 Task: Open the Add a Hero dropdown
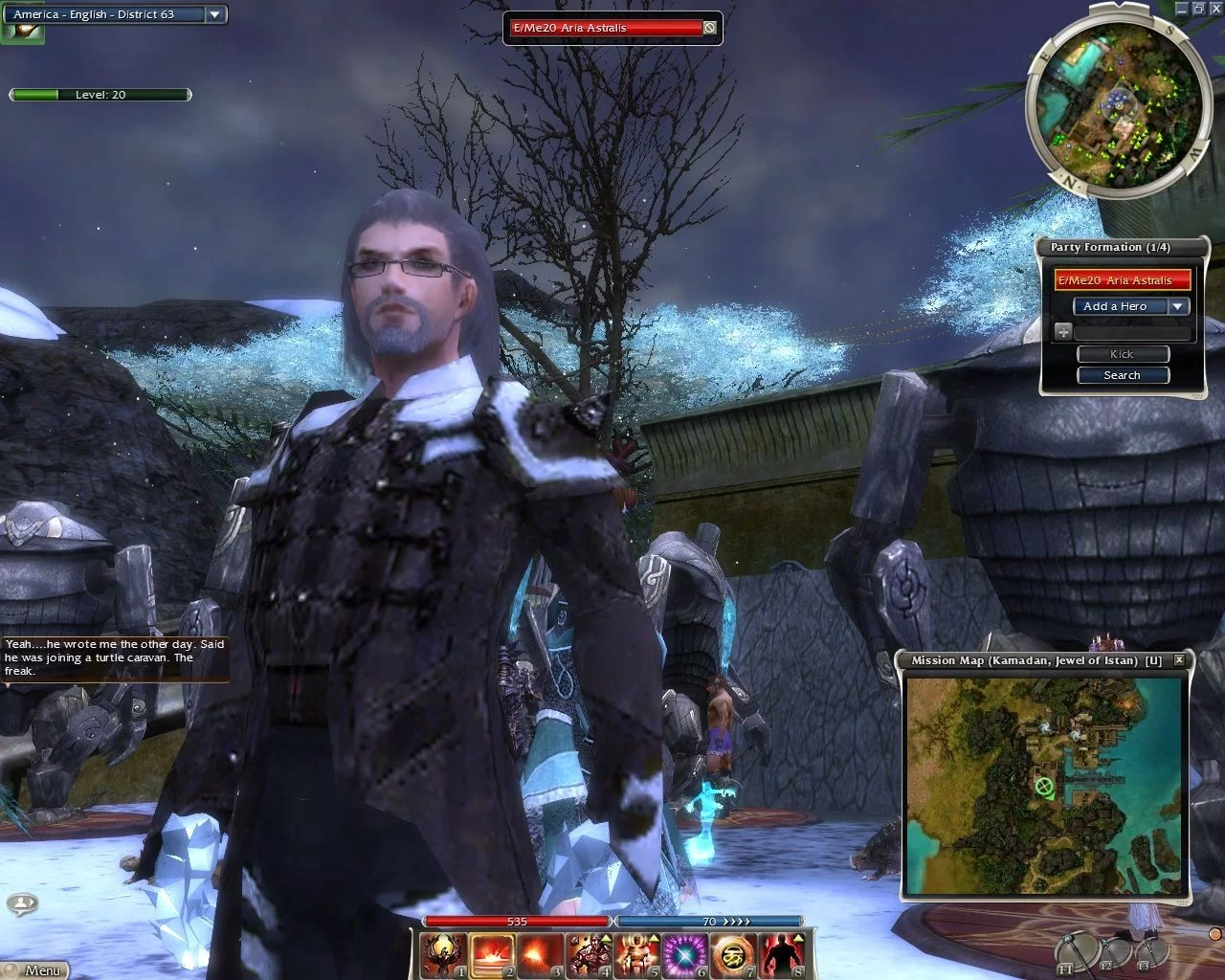coord(1178,306)
